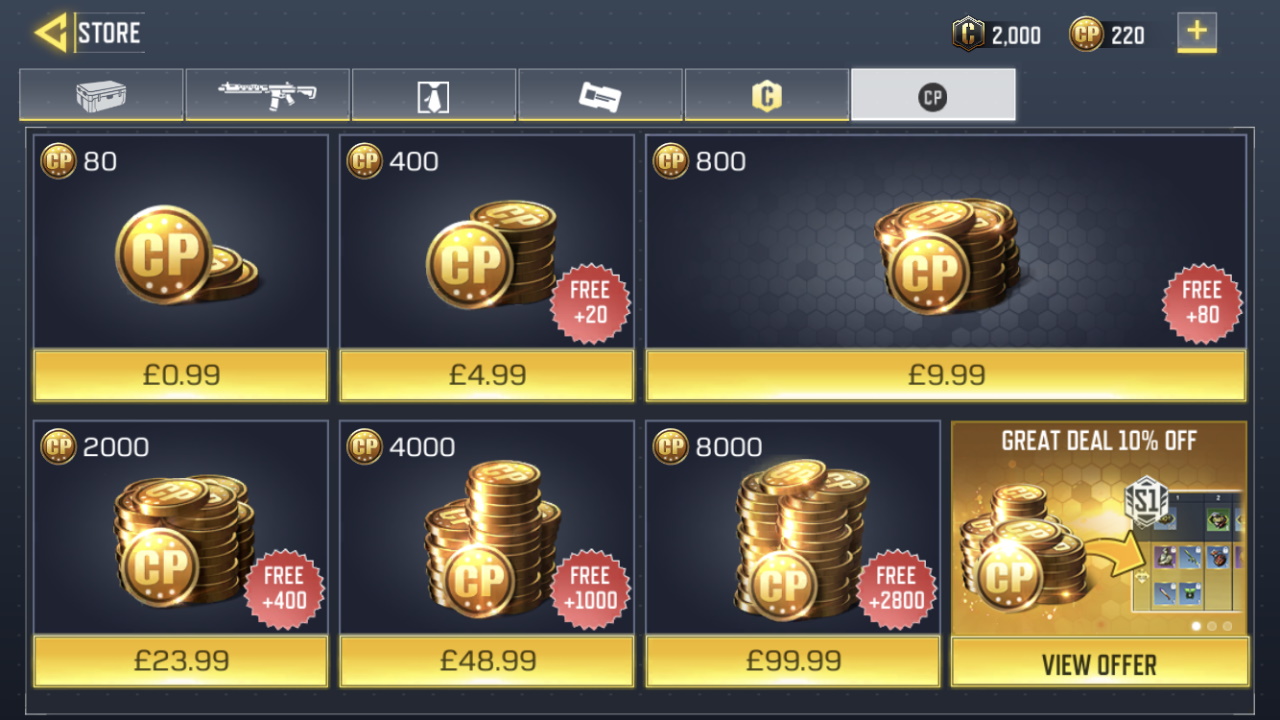Click the second pagination dot under the Great Deal
The image size is (1280, 720).
[1210, 625]
